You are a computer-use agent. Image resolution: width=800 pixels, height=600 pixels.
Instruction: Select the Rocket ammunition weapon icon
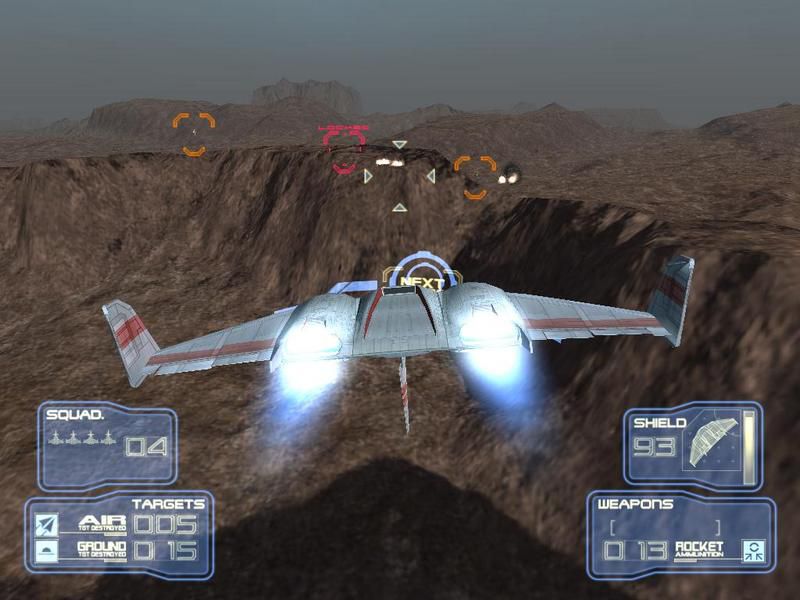(751, 549)
